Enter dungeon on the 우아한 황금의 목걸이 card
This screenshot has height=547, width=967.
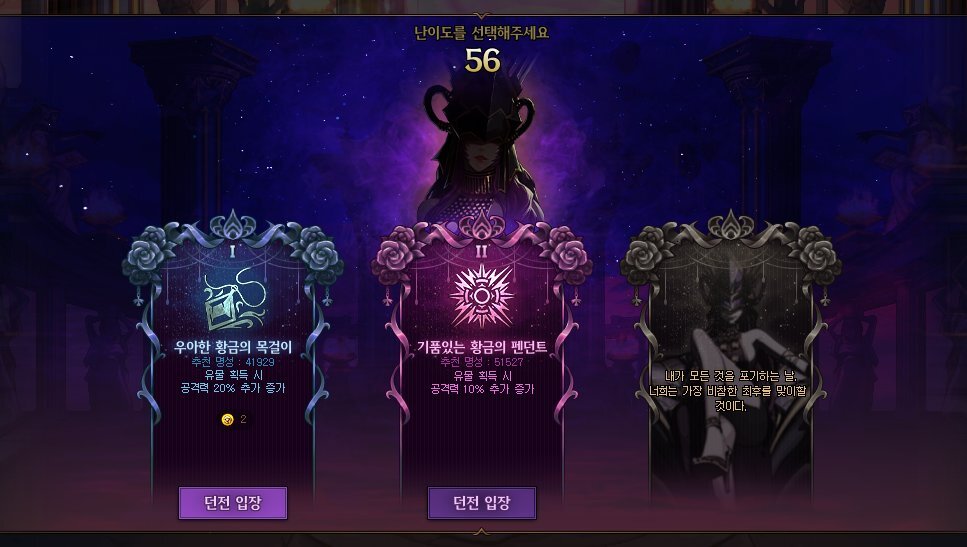click(232, 502)
